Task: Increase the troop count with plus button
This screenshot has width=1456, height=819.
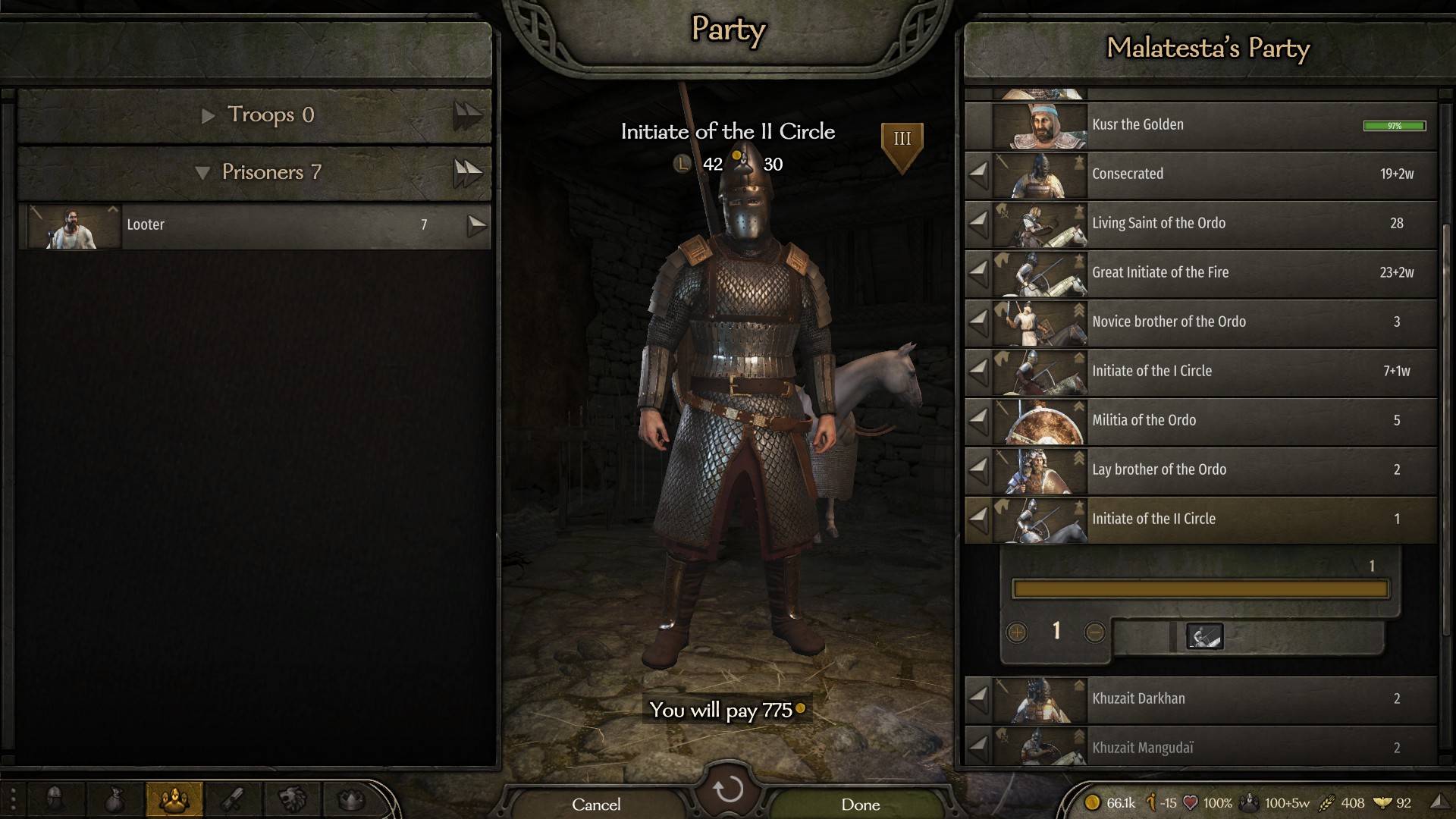Action: (1017, 632)
